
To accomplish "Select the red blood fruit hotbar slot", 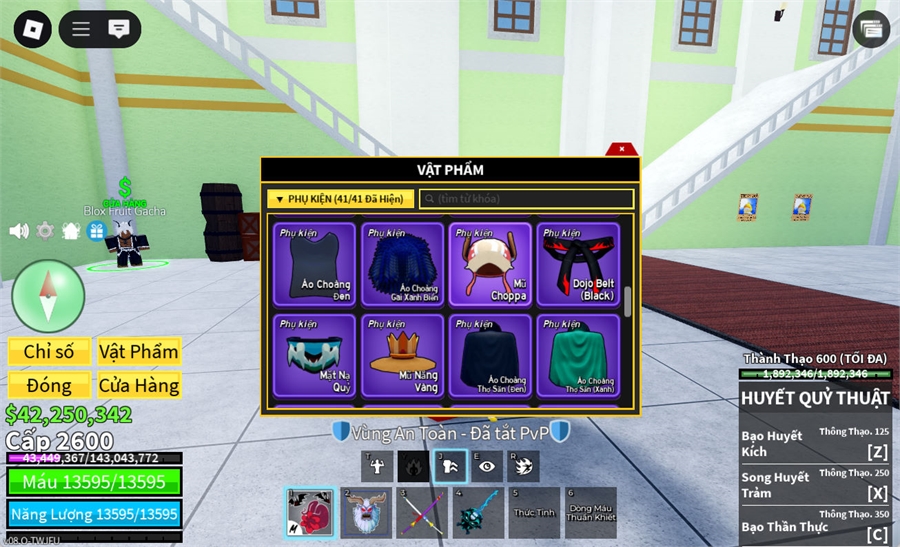I will point(310,513).
